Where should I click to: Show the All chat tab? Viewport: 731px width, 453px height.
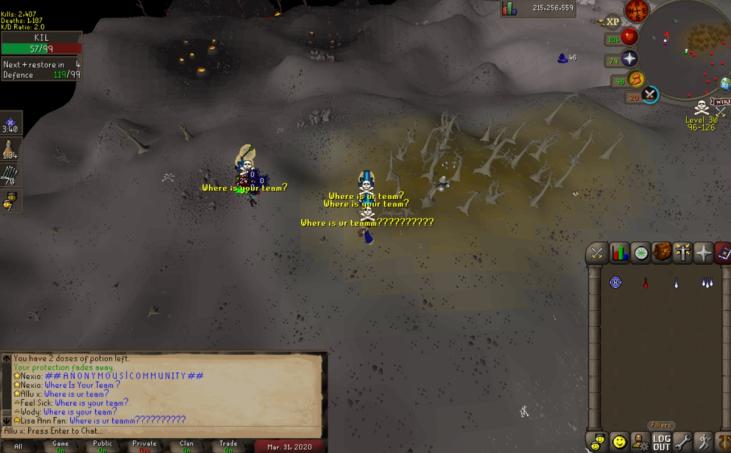19,446
